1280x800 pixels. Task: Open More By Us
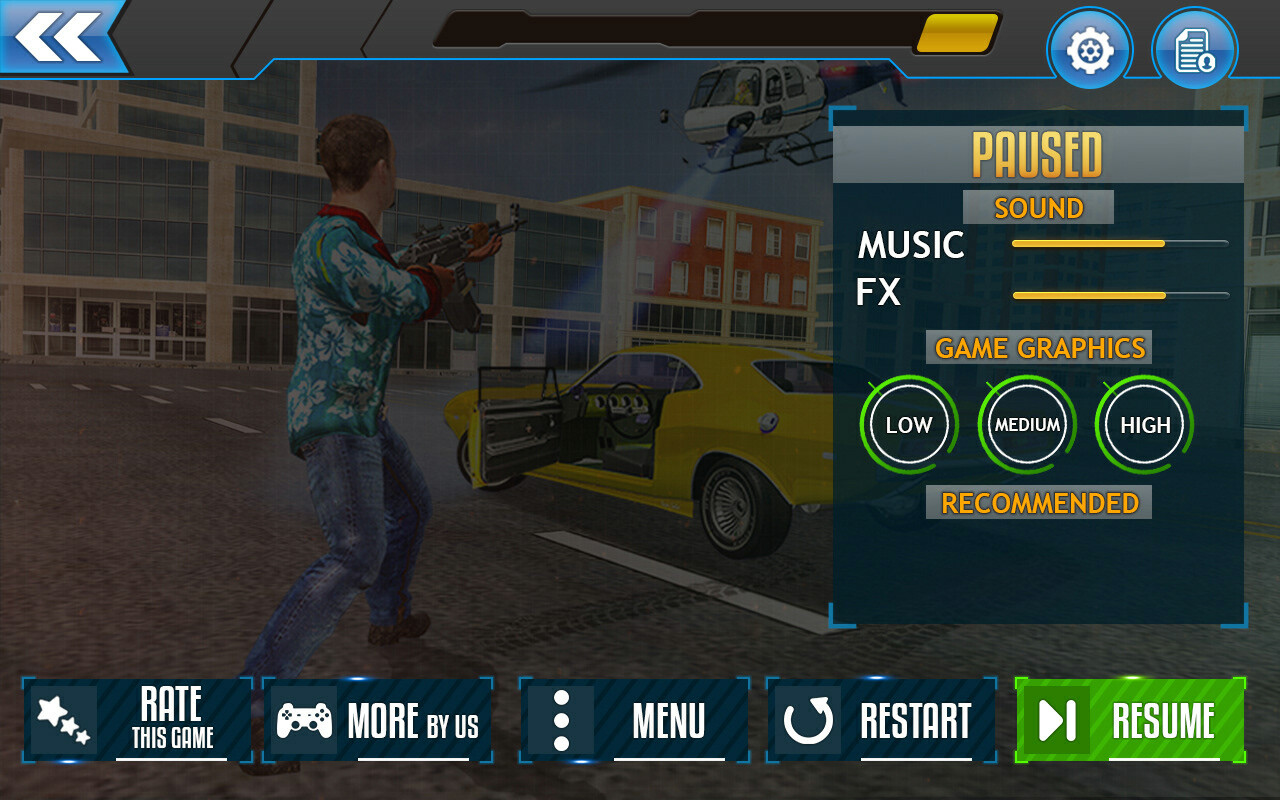[x=378, y=720]
